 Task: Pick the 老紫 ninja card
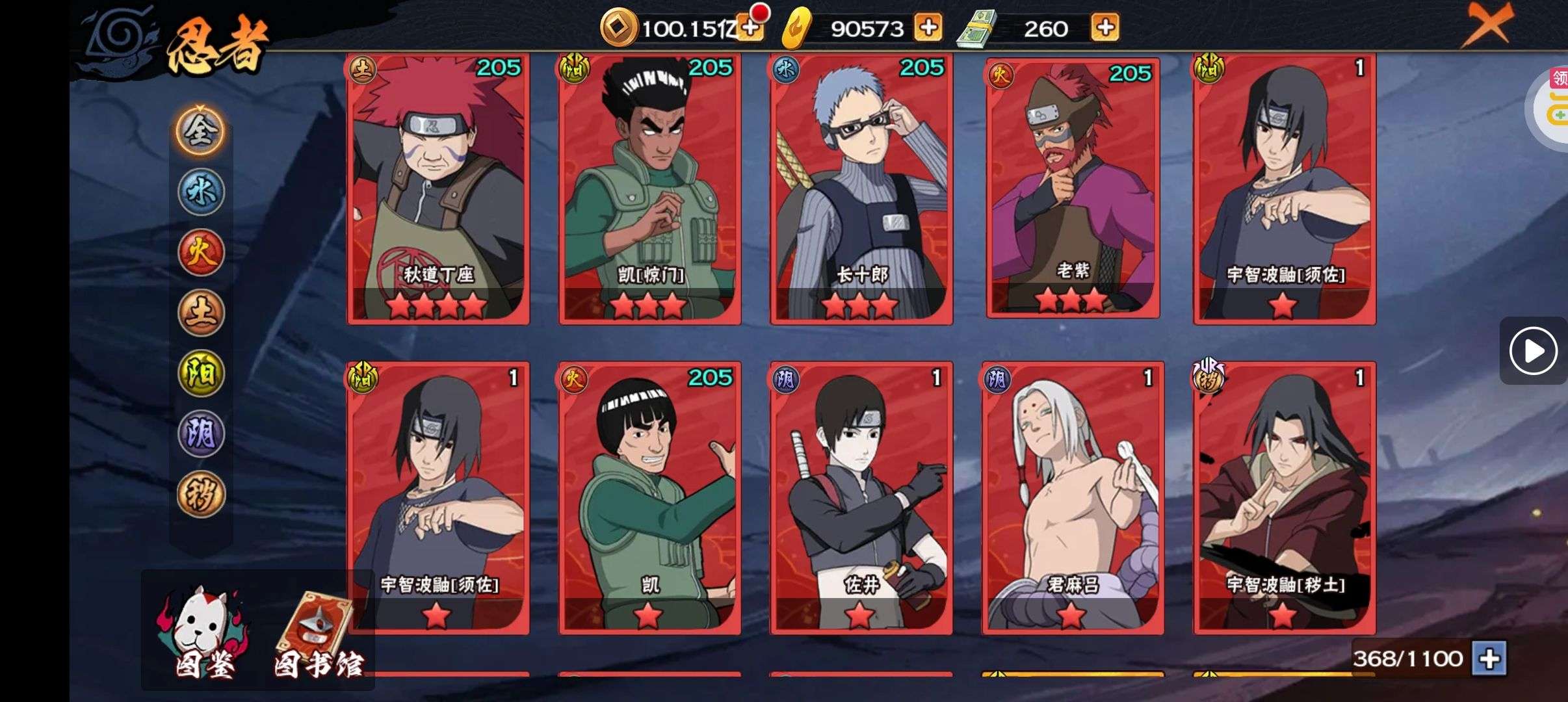1073,188
